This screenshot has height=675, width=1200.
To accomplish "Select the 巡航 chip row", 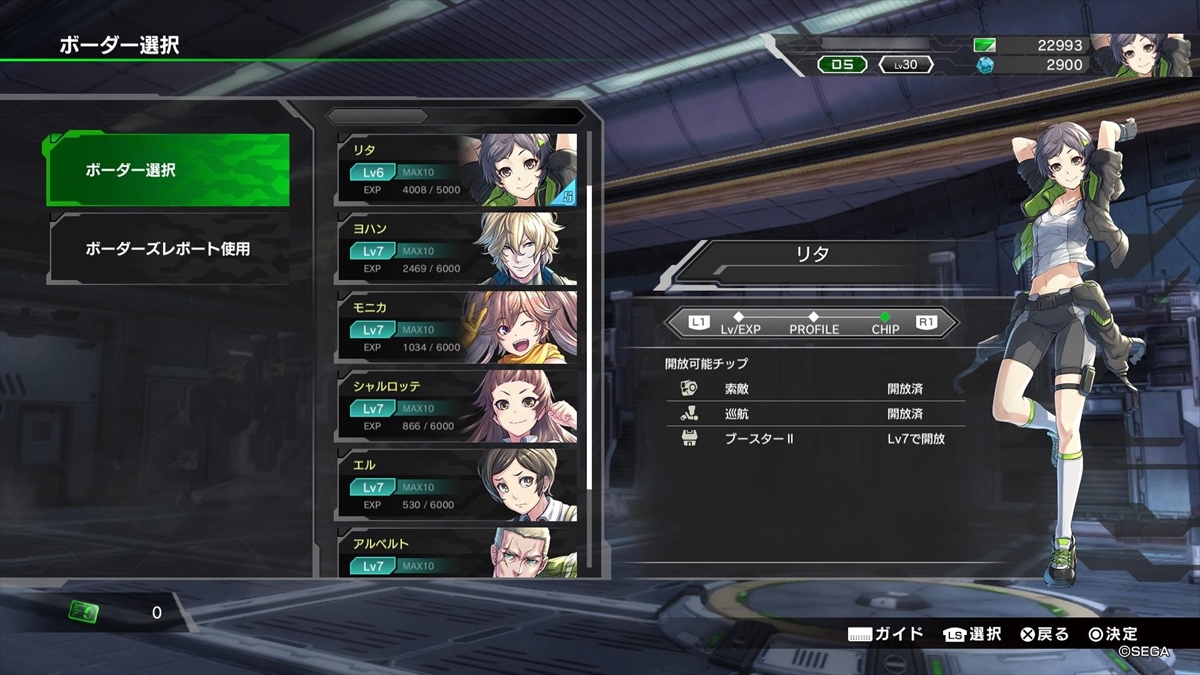I will (815, 413).
